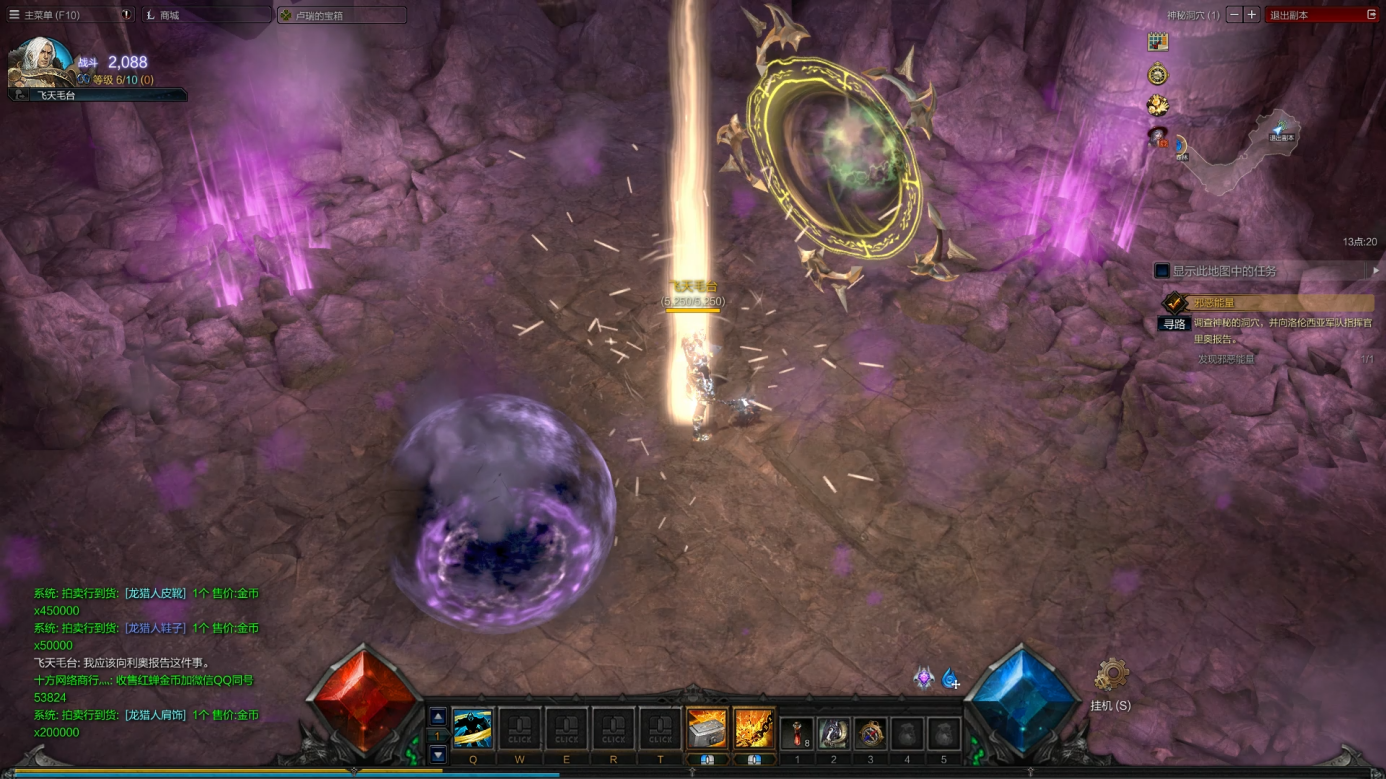1386x779 pixels.
Task: Toggle auto-battle 挂机 gear button
Action: click(x=1110, y=677)
